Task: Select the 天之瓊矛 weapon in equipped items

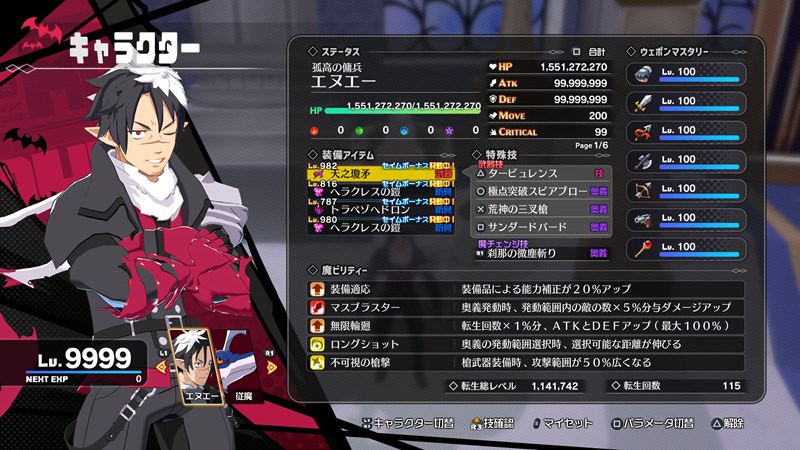Action: [x=382, y=174]
